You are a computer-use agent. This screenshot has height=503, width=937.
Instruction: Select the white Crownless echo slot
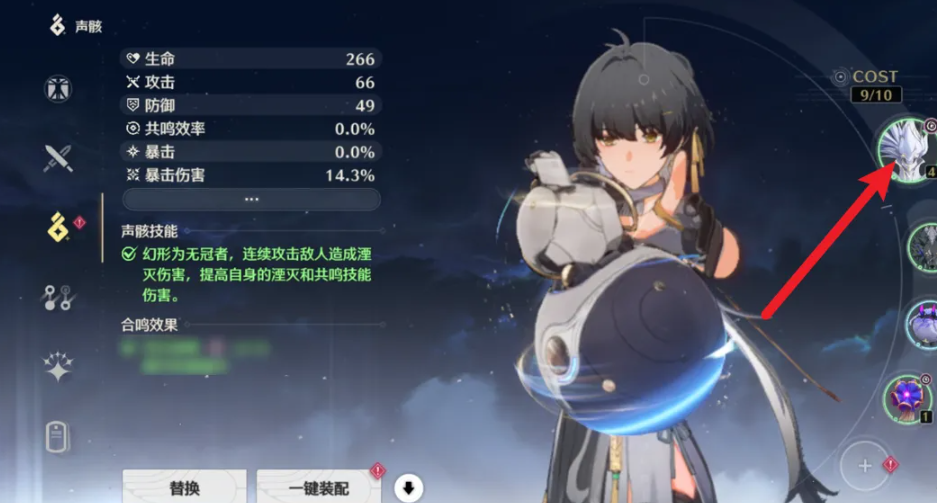pos(904,151)
